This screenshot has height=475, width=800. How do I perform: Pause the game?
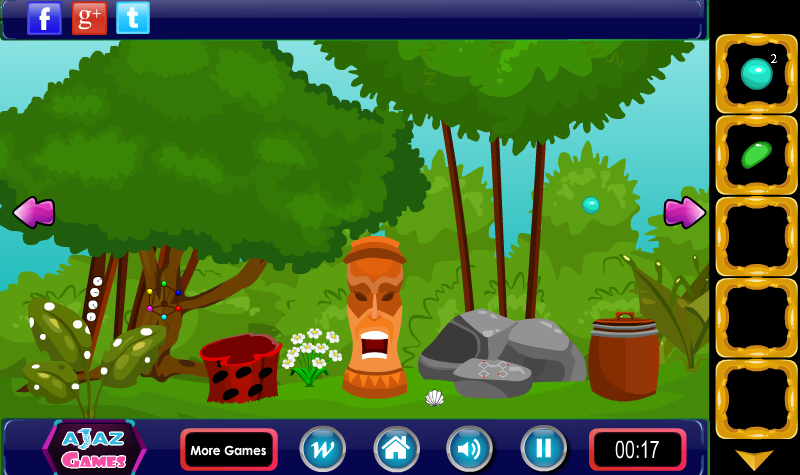[x=543, y=449]
